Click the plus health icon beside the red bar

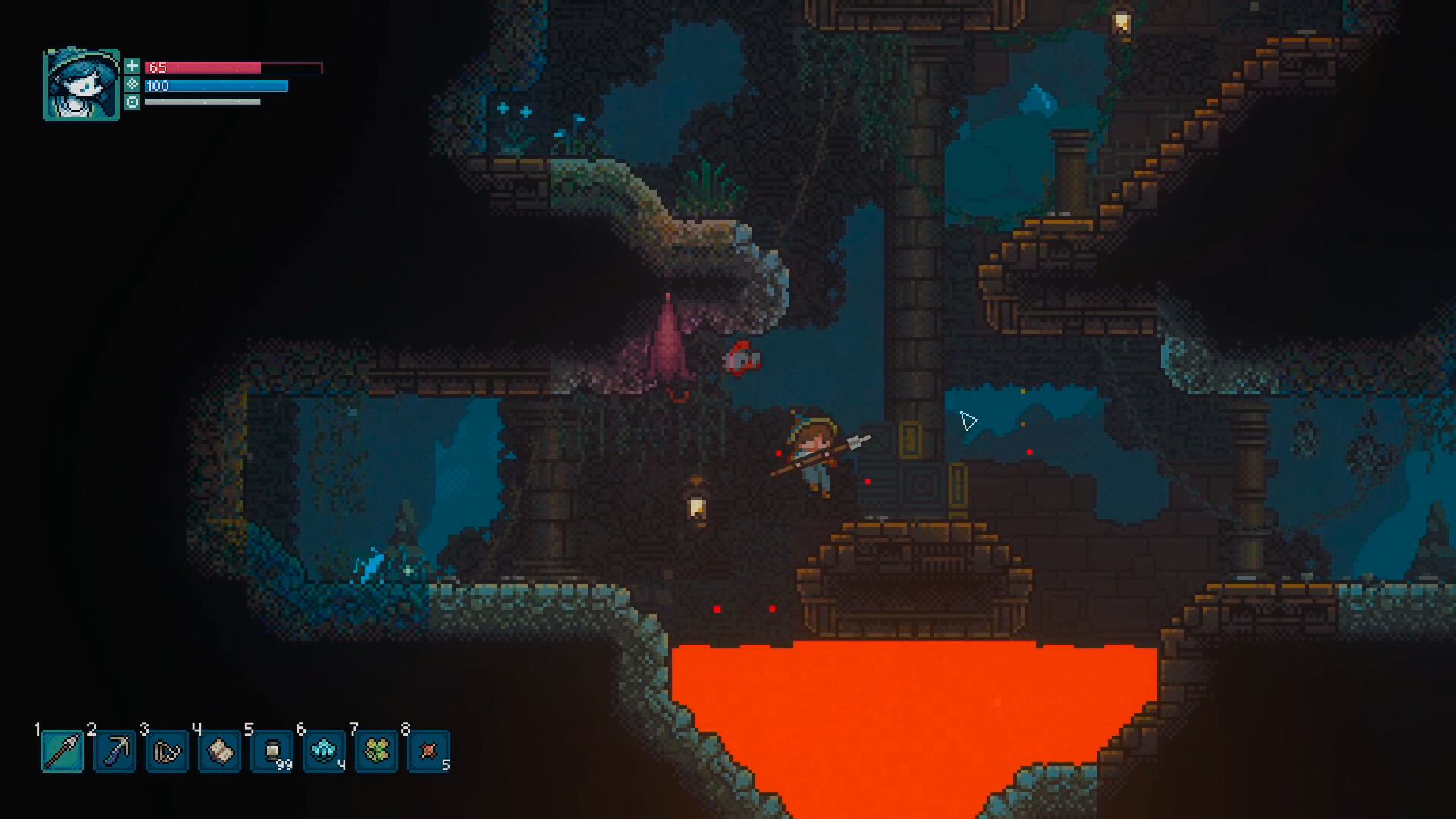pyautogui.click(x=134, y=66)
